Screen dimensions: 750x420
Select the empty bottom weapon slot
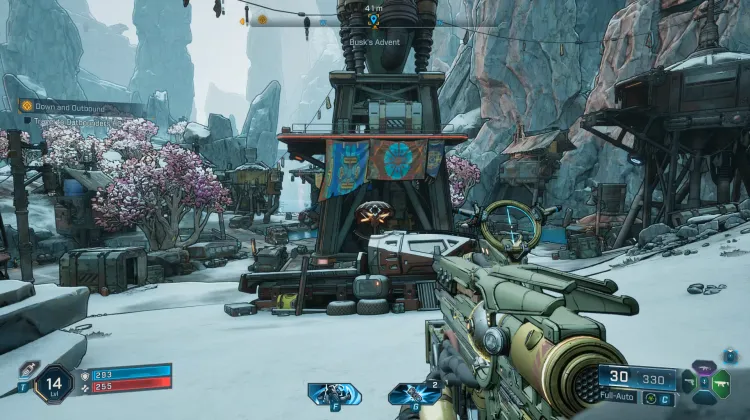coord(704,397)
